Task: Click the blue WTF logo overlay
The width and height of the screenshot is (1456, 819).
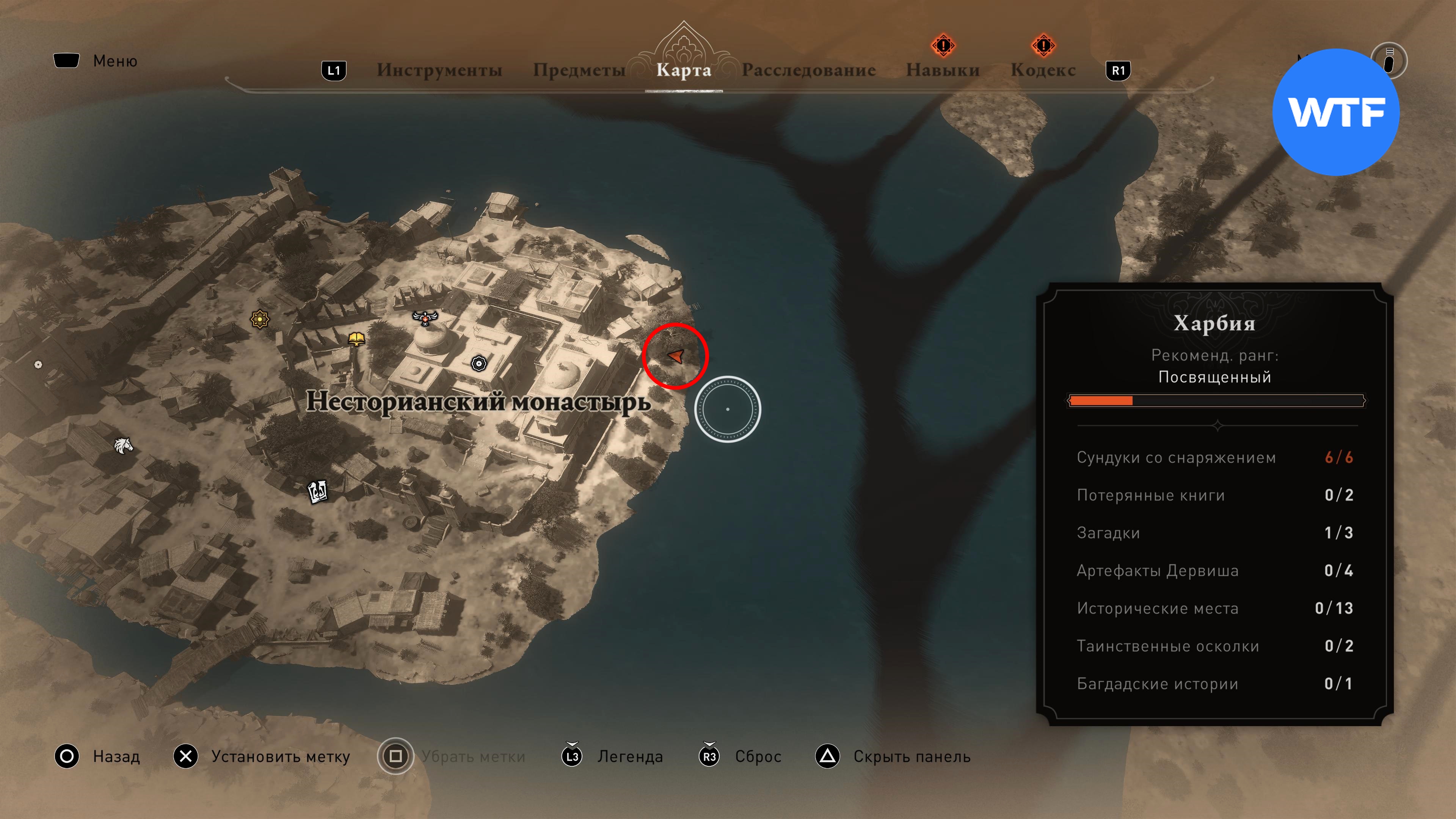Action: coord(1335,112)
